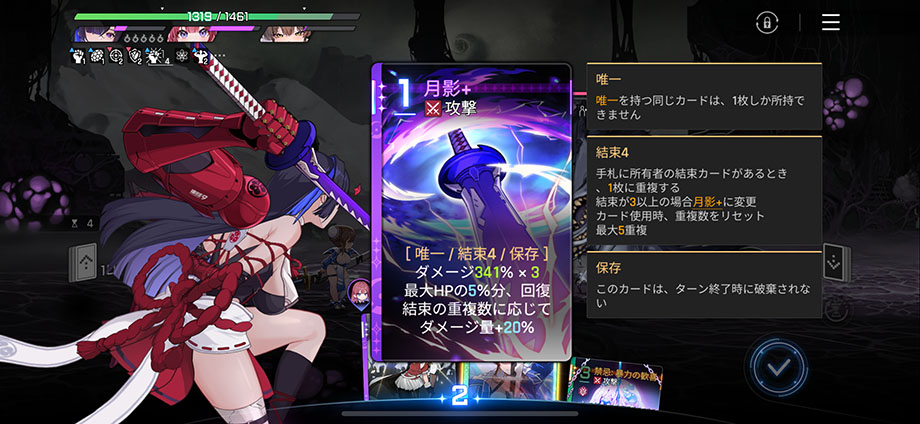Inspect the raised fist buff icon
The width and height of the screenshot is (920, 424).
(81, 57)
